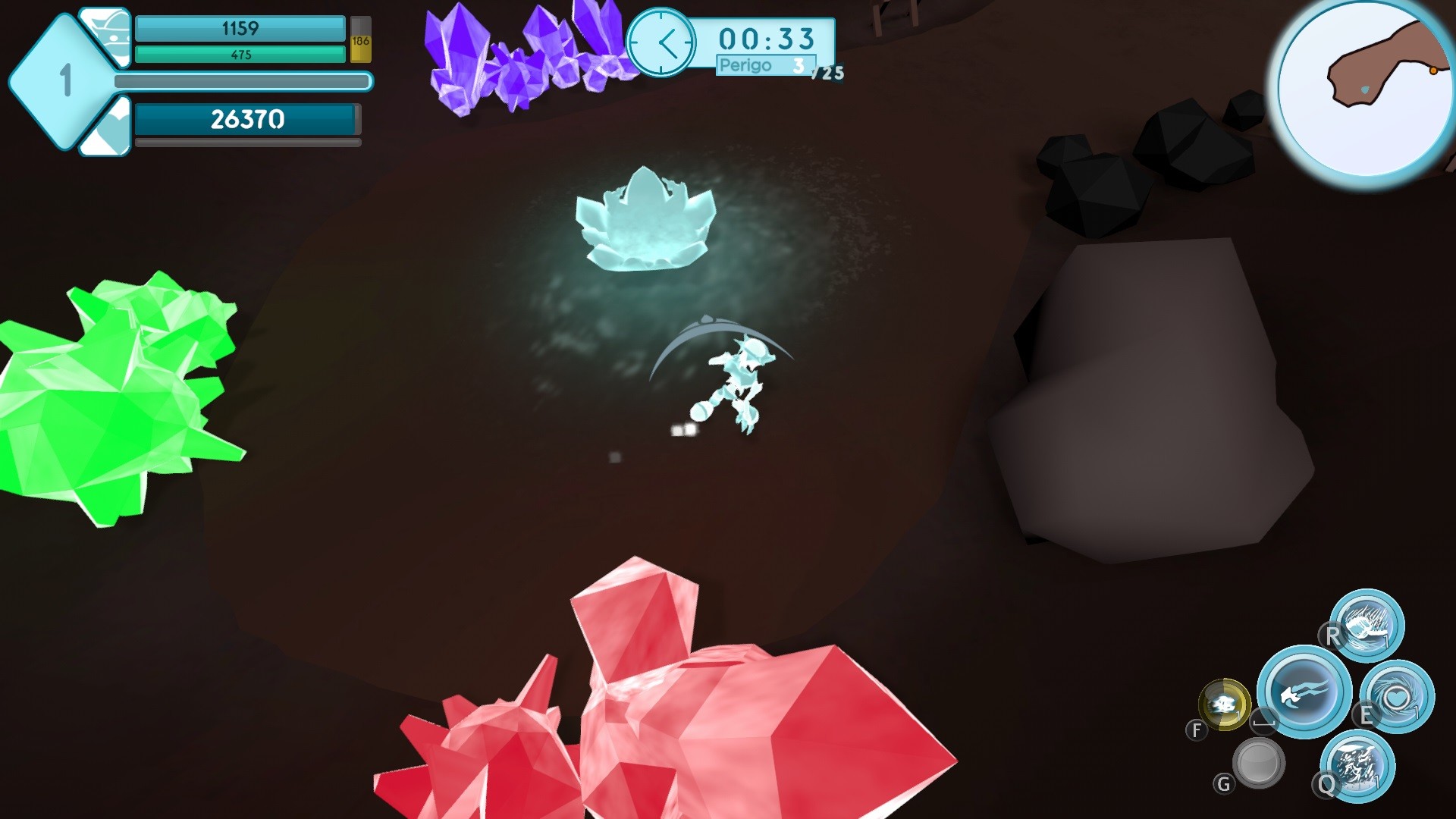Click the clock icon beside the timer
This screenshot has height=819, width=1456.
(664, 42)
